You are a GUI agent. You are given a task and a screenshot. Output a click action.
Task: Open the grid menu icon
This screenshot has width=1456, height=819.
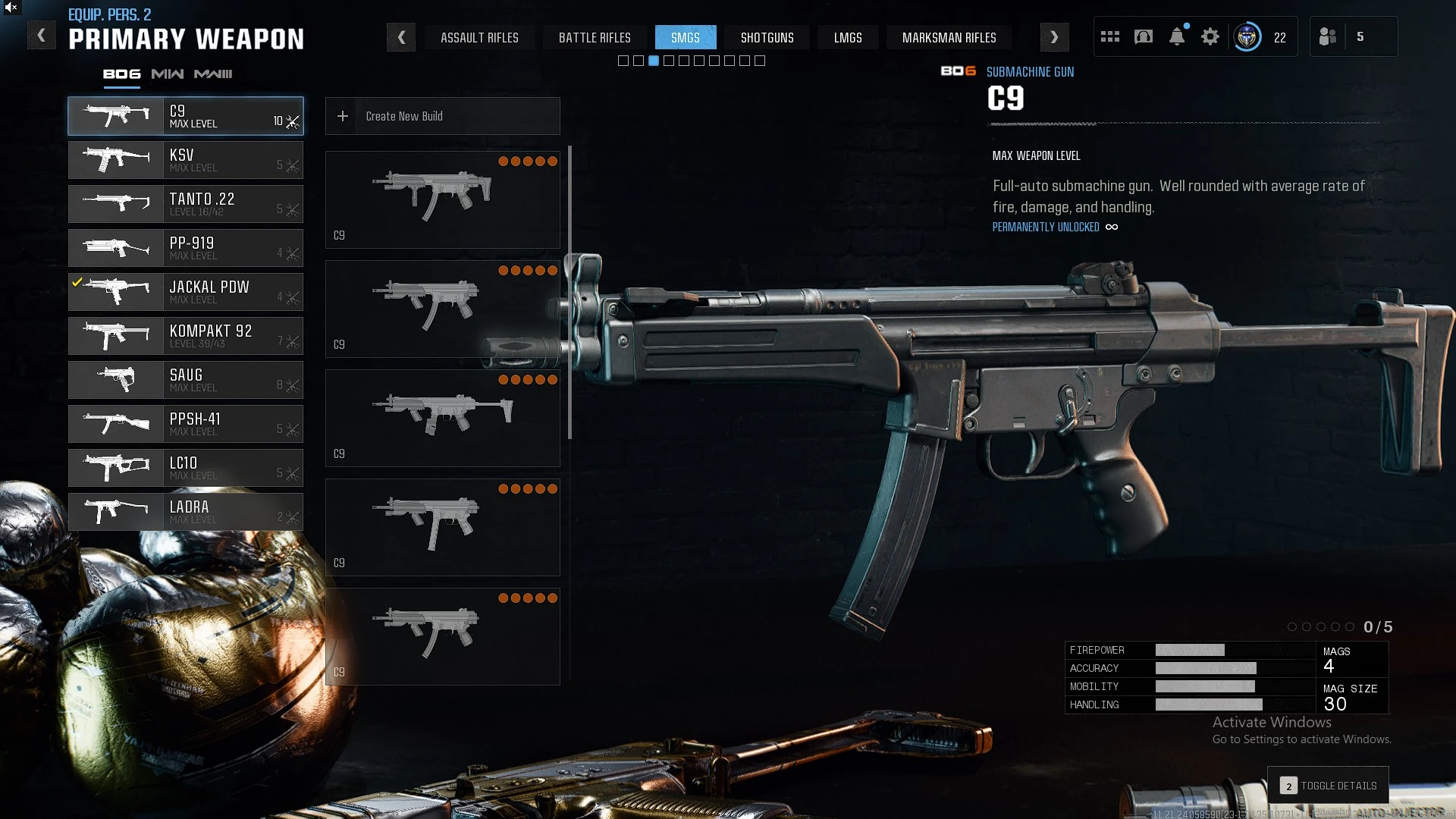click(1110, 36)
